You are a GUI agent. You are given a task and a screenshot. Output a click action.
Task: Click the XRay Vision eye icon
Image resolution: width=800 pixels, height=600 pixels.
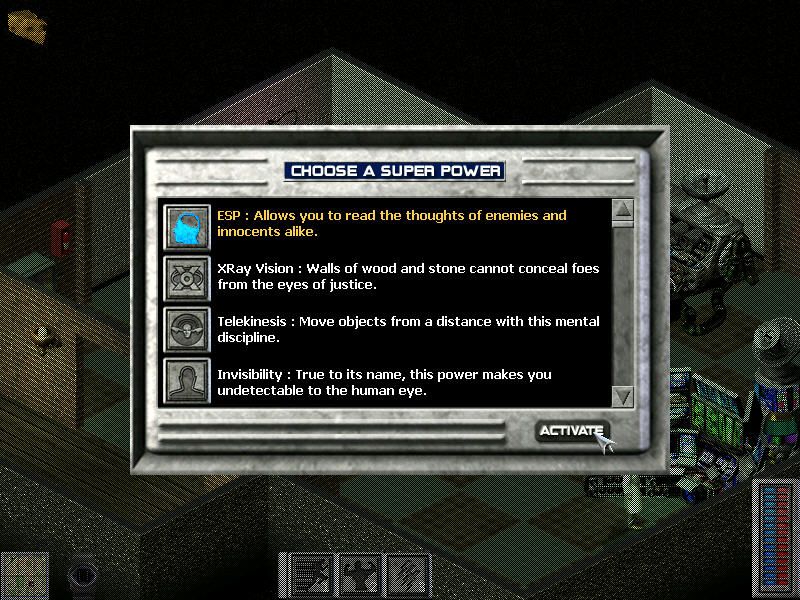(x=187, y=277)
